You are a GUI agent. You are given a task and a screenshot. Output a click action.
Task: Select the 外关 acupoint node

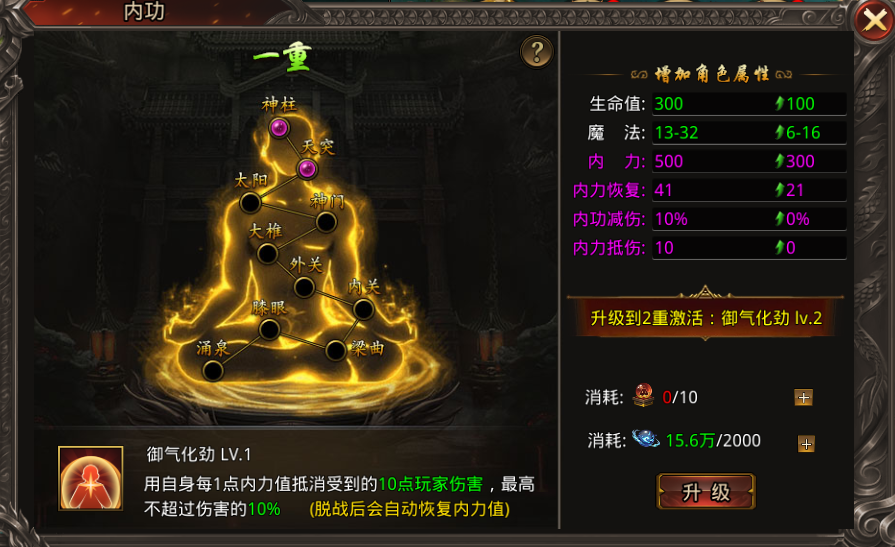(x=305, y=287)
